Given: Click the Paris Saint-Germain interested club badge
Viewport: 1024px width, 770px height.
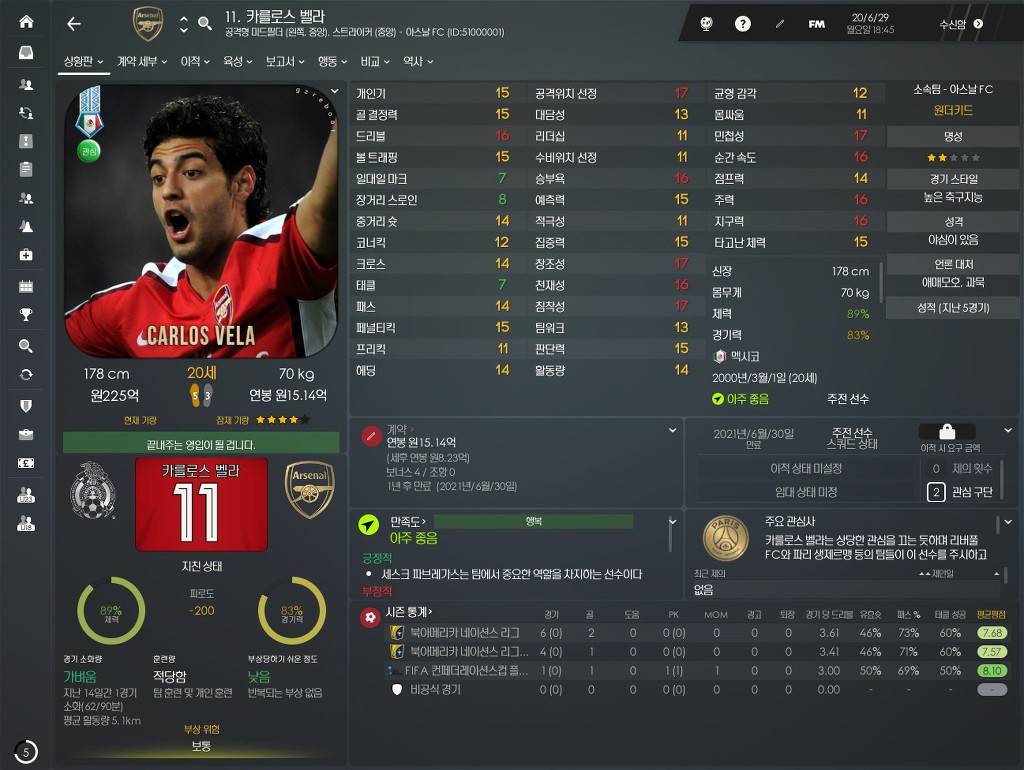Looking at the screenshot, I should (725, 538).
